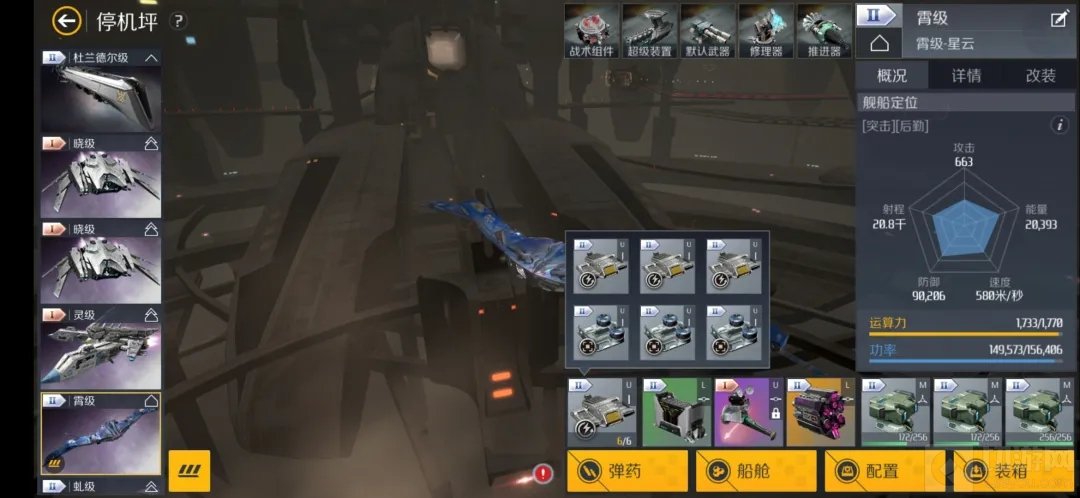The height and width of the screenshot is (498, 1080).
Task: Open the hangar help question mark
Action: tap(178, 20)
